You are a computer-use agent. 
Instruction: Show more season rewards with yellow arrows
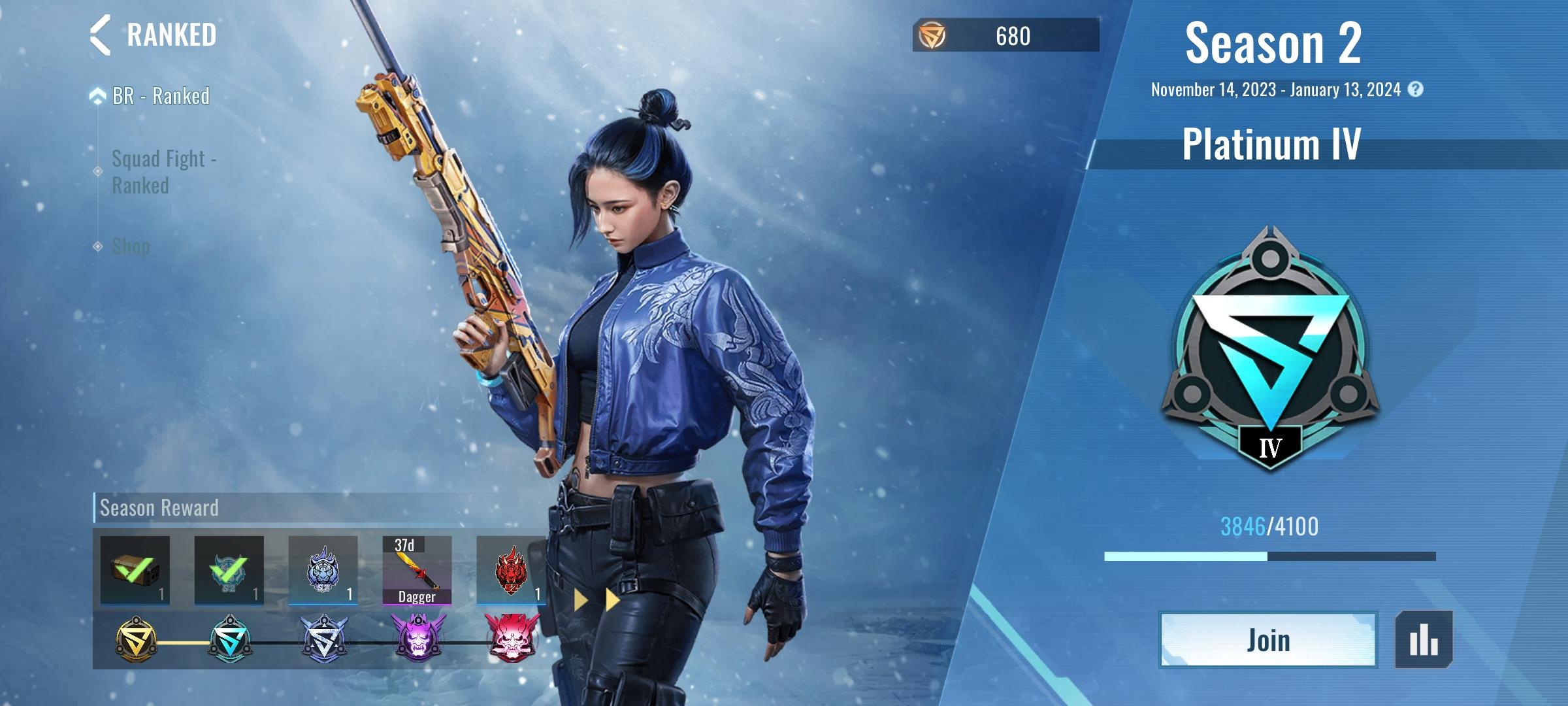pos(596,599)
